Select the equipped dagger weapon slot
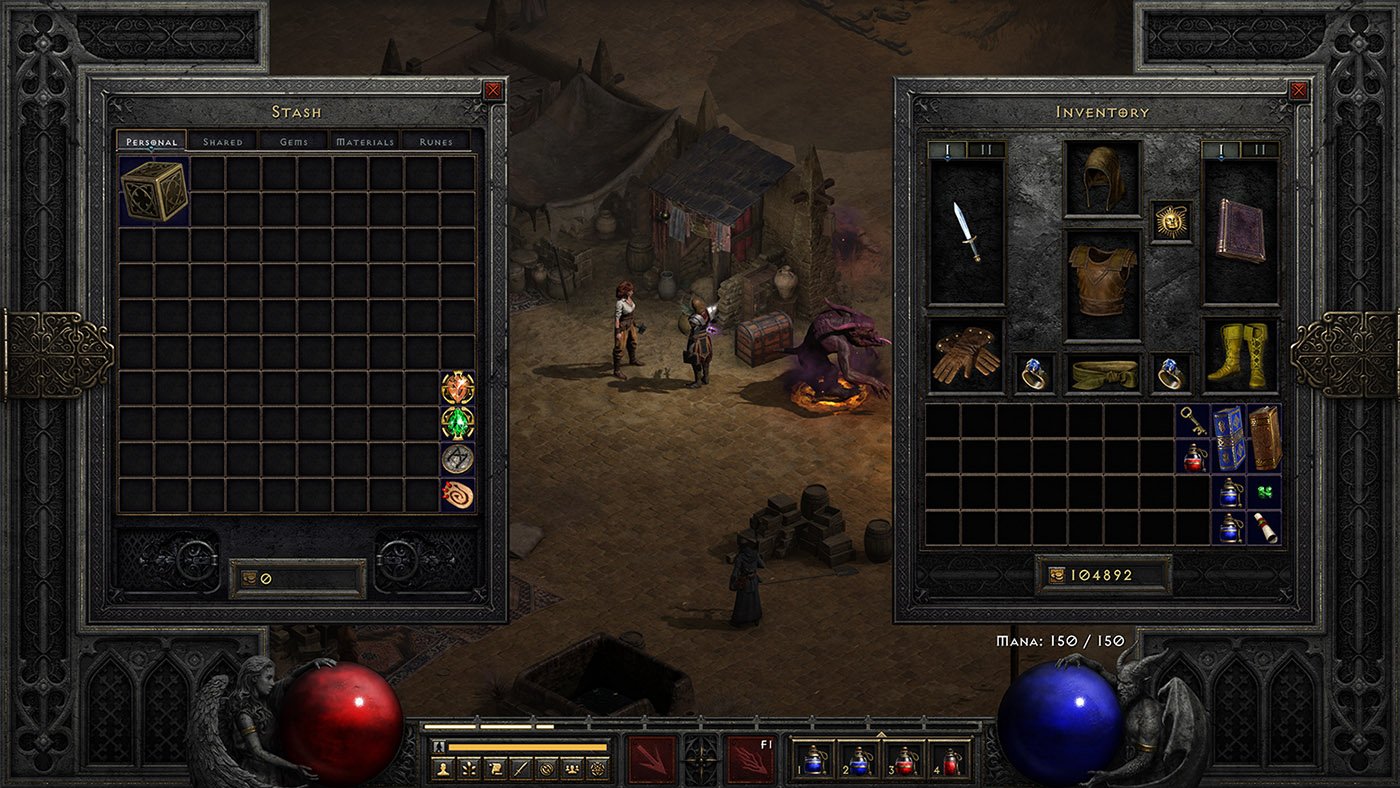This screenshot has width=1400, height=788. [x=967, y=232]
